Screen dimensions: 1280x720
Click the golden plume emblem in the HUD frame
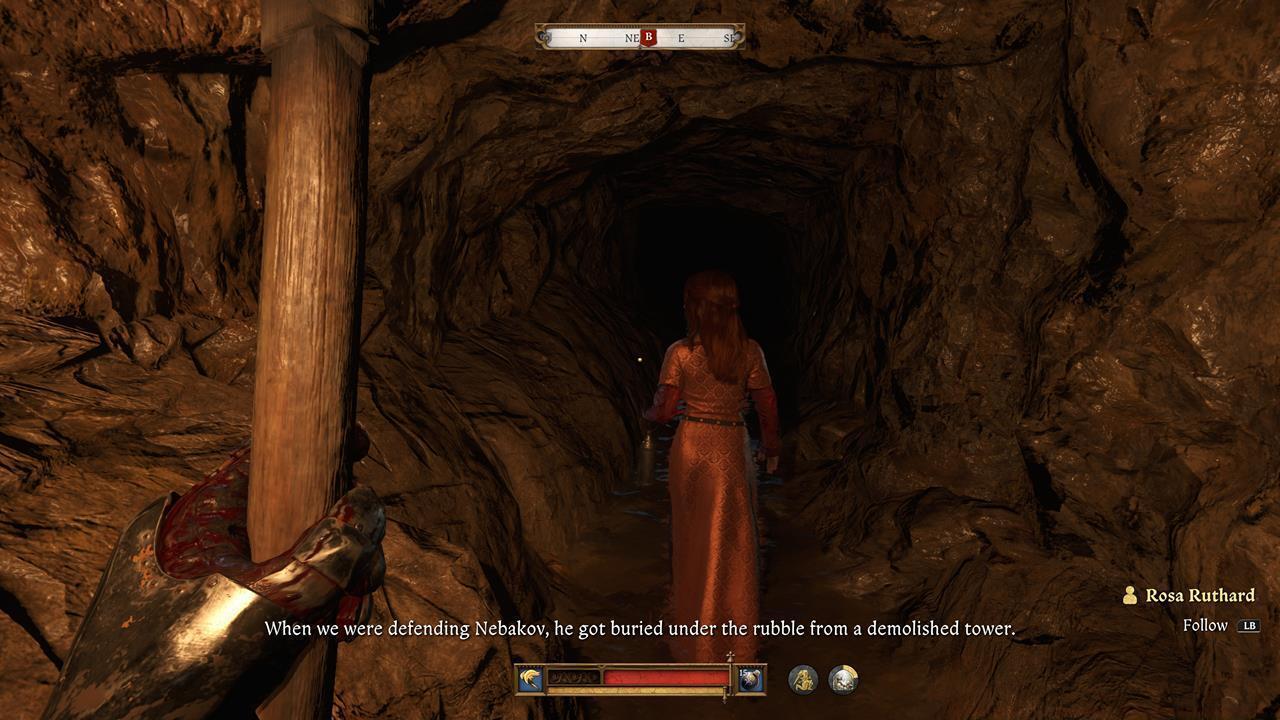530,678
